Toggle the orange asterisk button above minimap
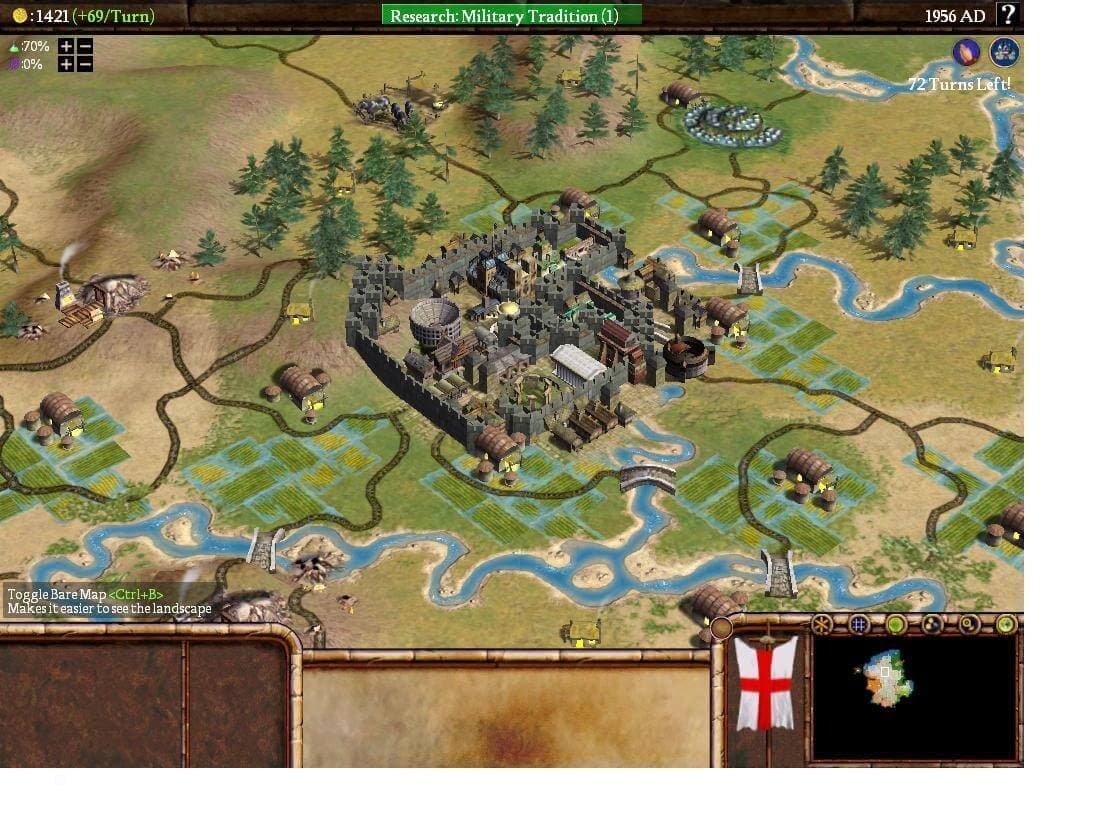 coord(821,625)
